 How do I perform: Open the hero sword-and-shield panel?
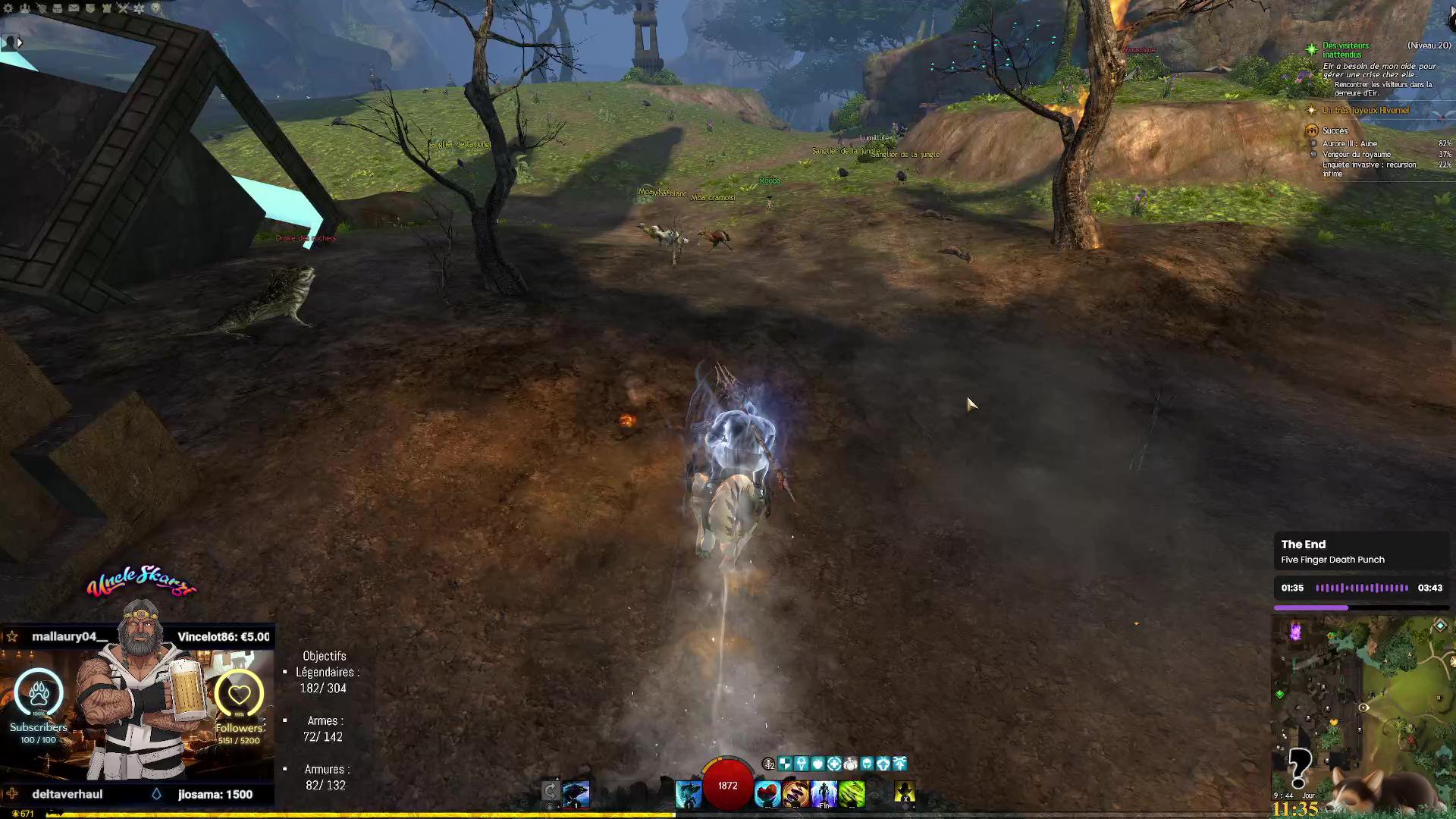(41, 8)
